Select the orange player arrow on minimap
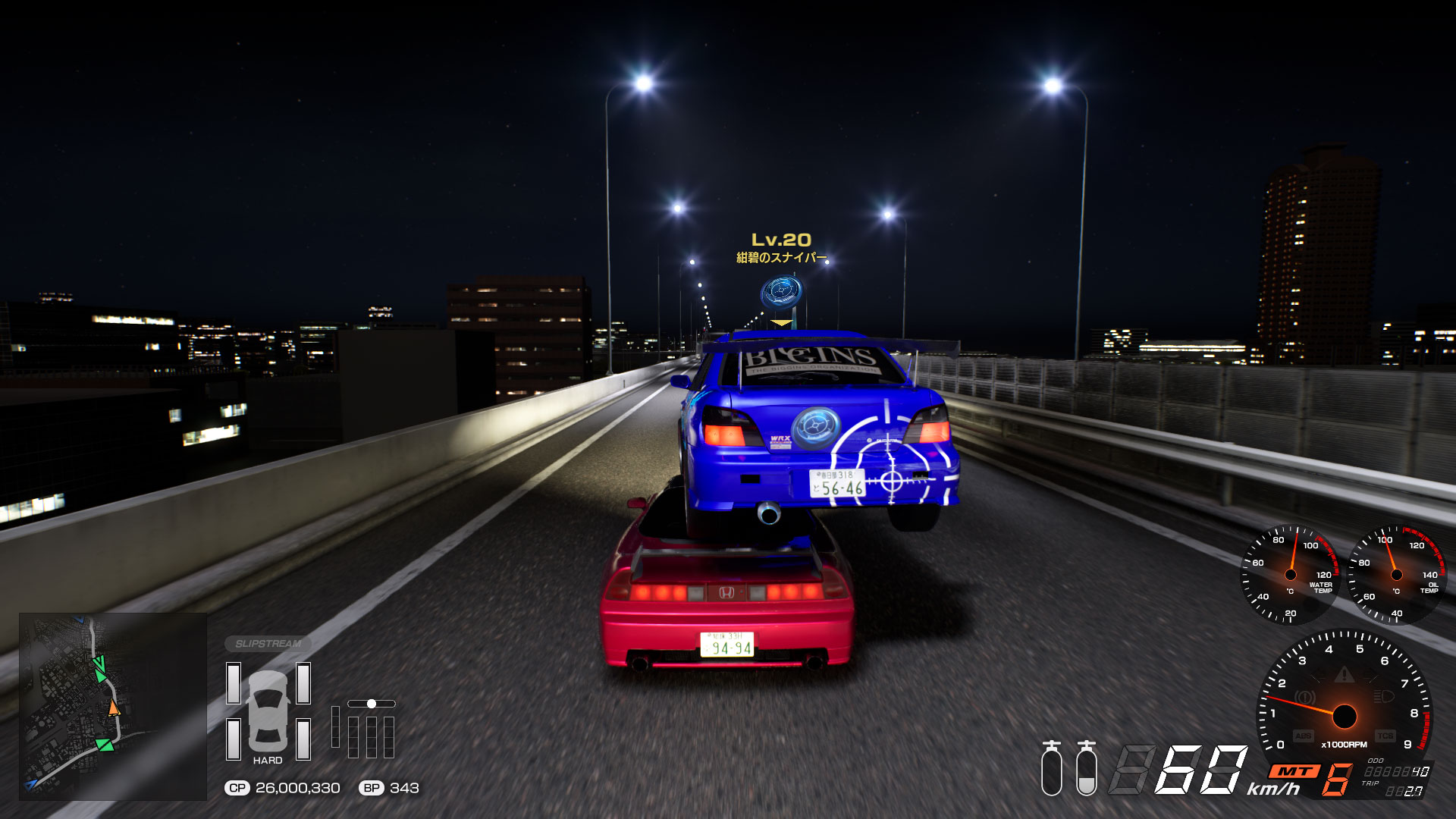 [114, 708]
